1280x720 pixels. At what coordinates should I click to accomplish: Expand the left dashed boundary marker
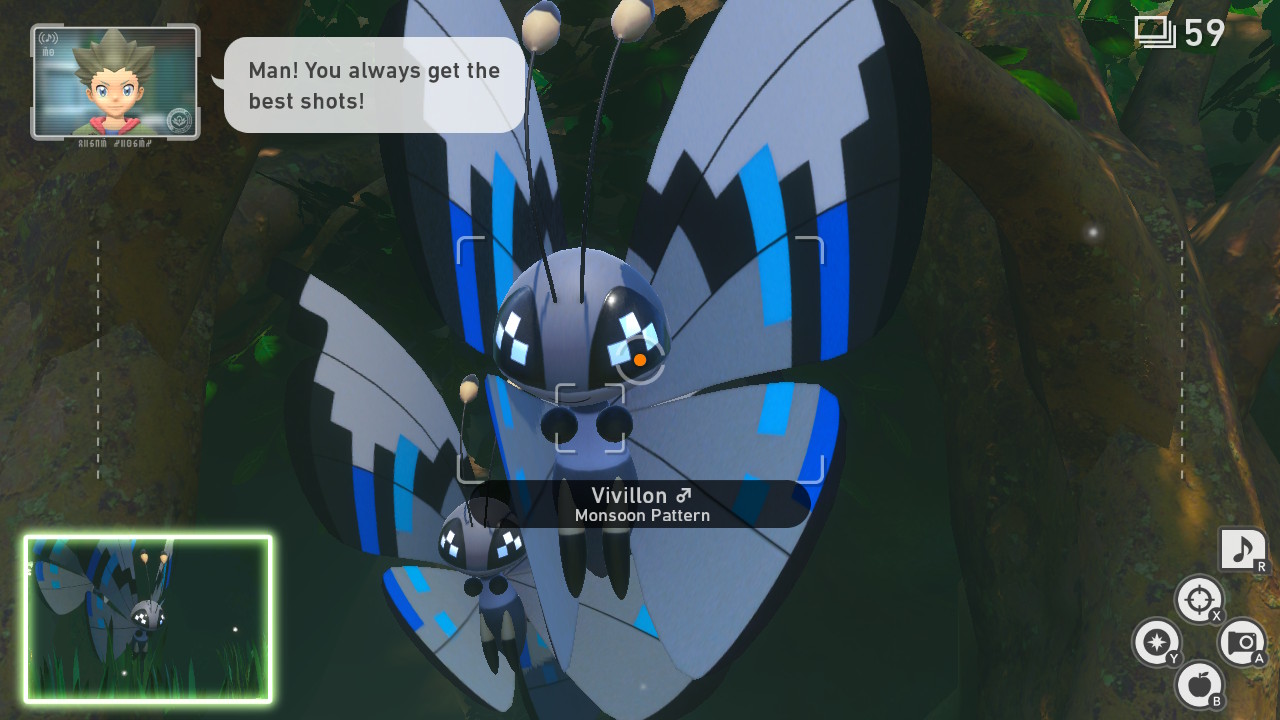pyautogui.click(x=97, y=355)
